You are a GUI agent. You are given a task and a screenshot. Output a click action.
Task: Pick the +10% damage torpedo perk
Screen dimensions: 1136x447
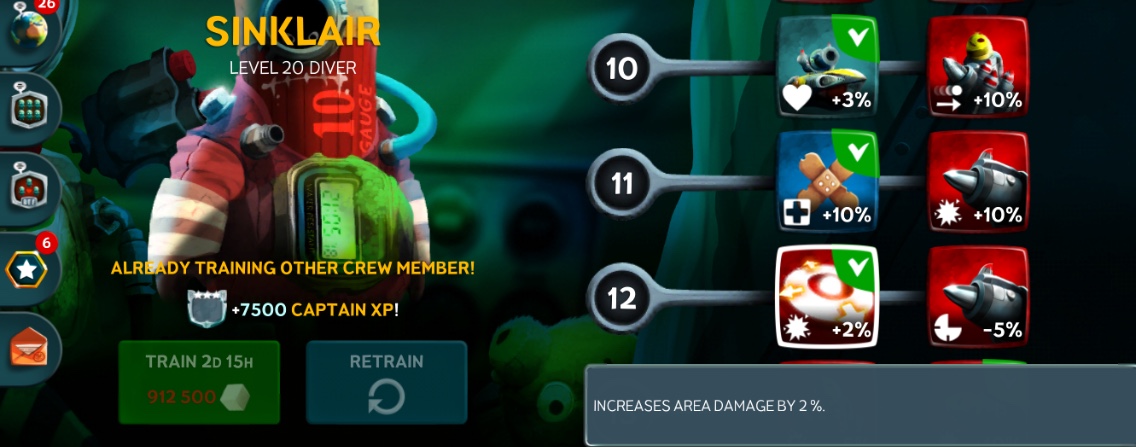(978, 180)
